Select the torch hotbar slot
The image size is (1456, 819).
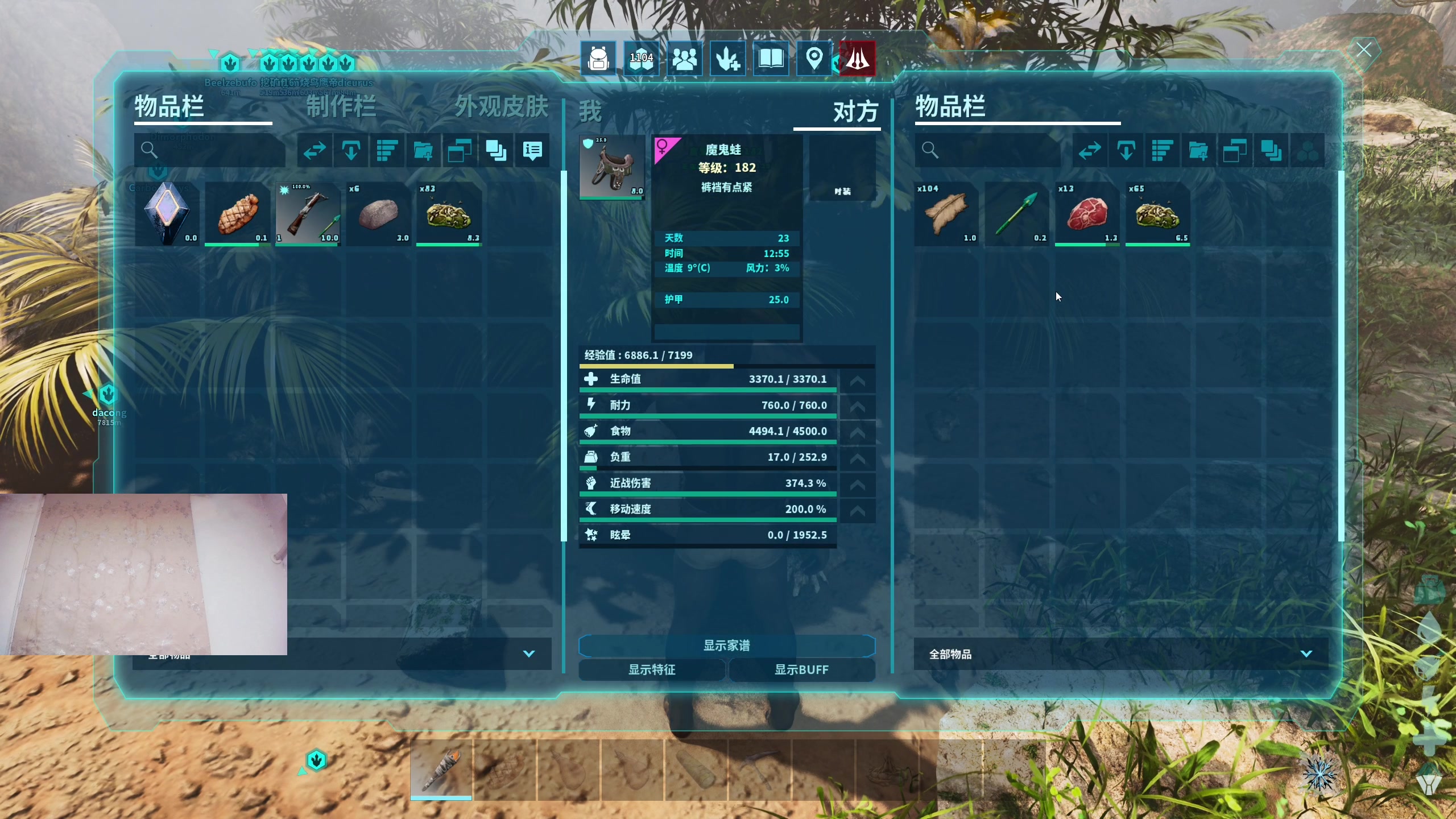[x=441, y=769]
